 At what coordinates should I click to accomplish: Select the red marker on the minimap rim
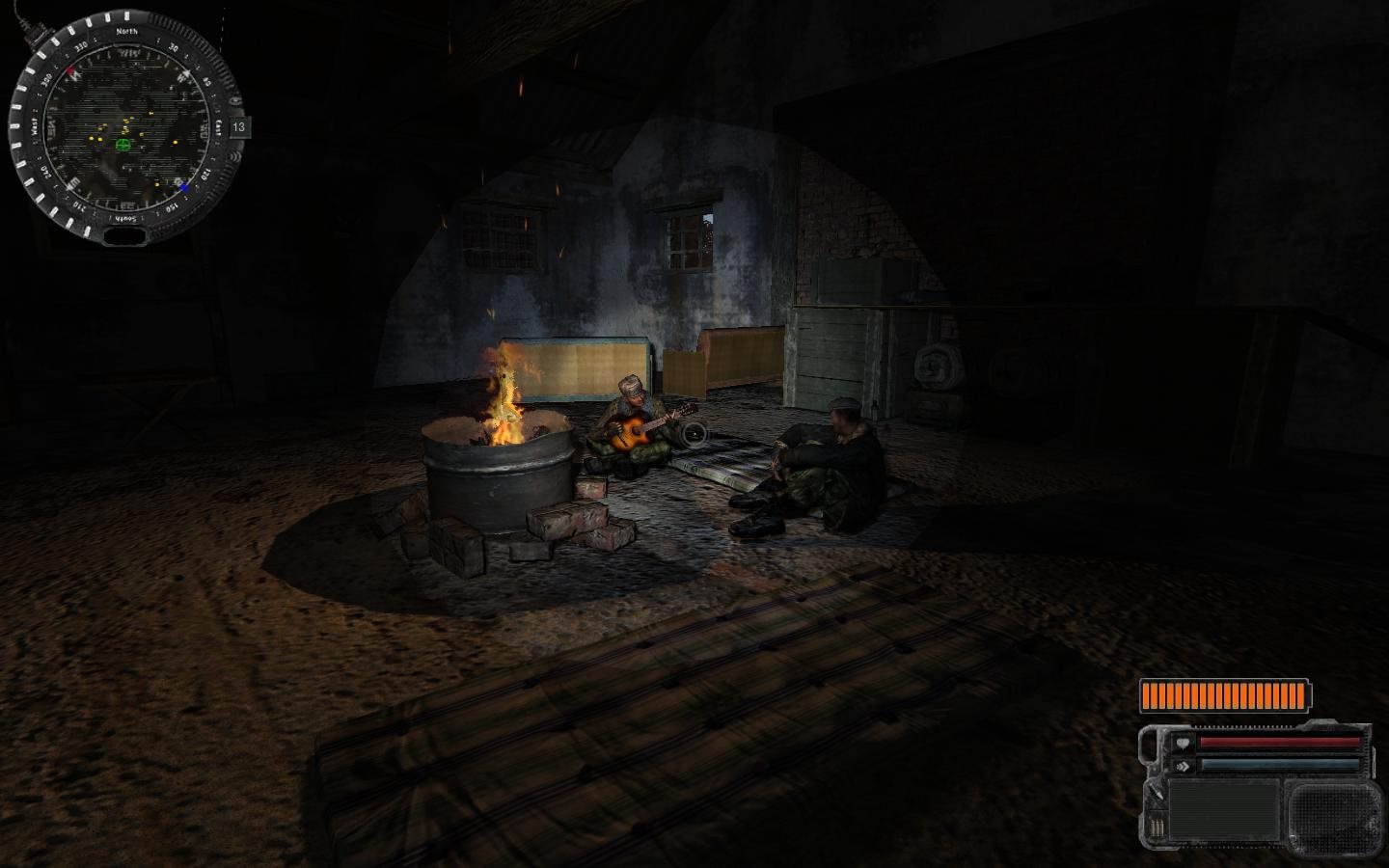click(x=71, y=72)
